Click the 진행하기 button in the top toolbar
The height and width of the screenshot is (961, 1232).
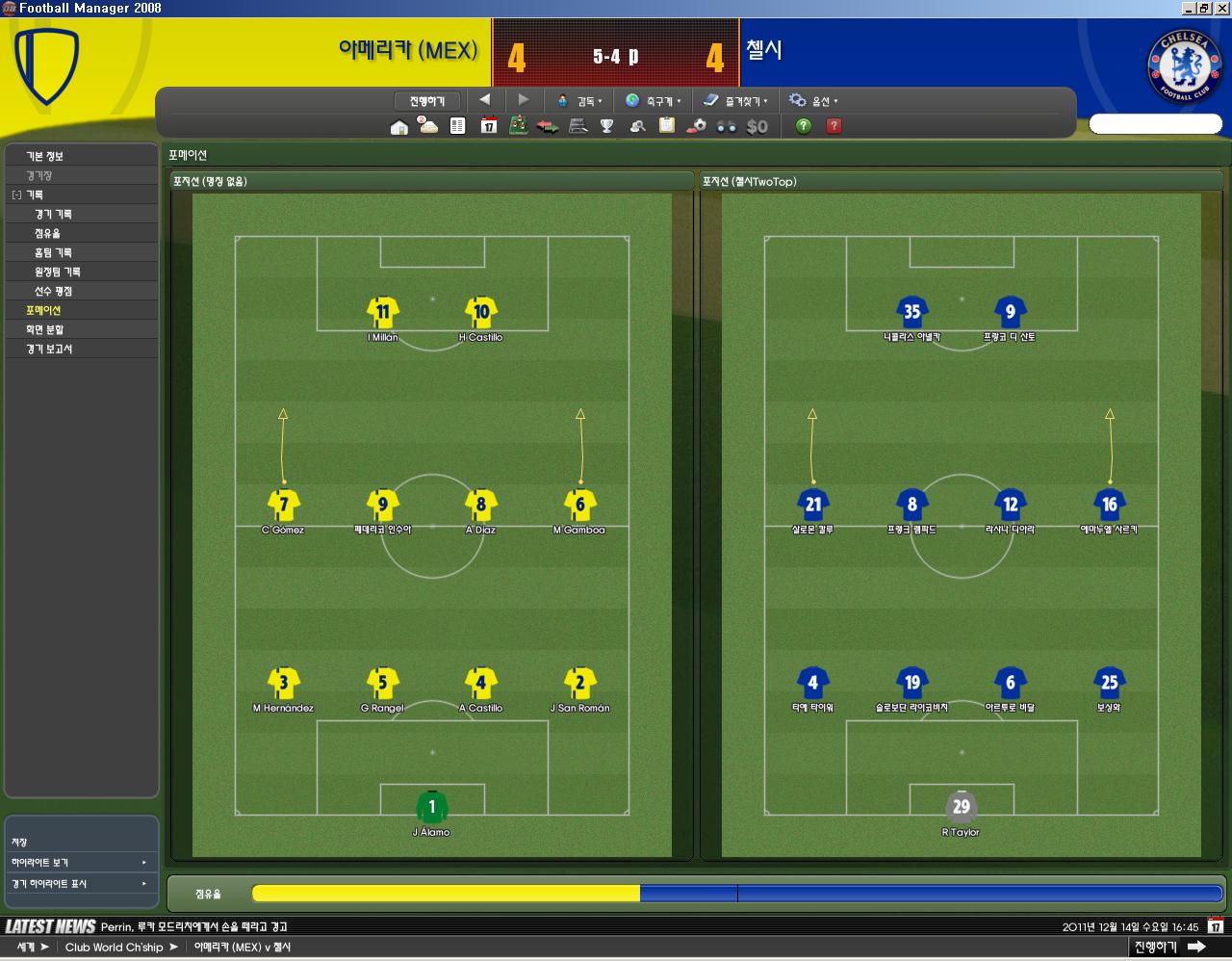(x=426, y=101)
